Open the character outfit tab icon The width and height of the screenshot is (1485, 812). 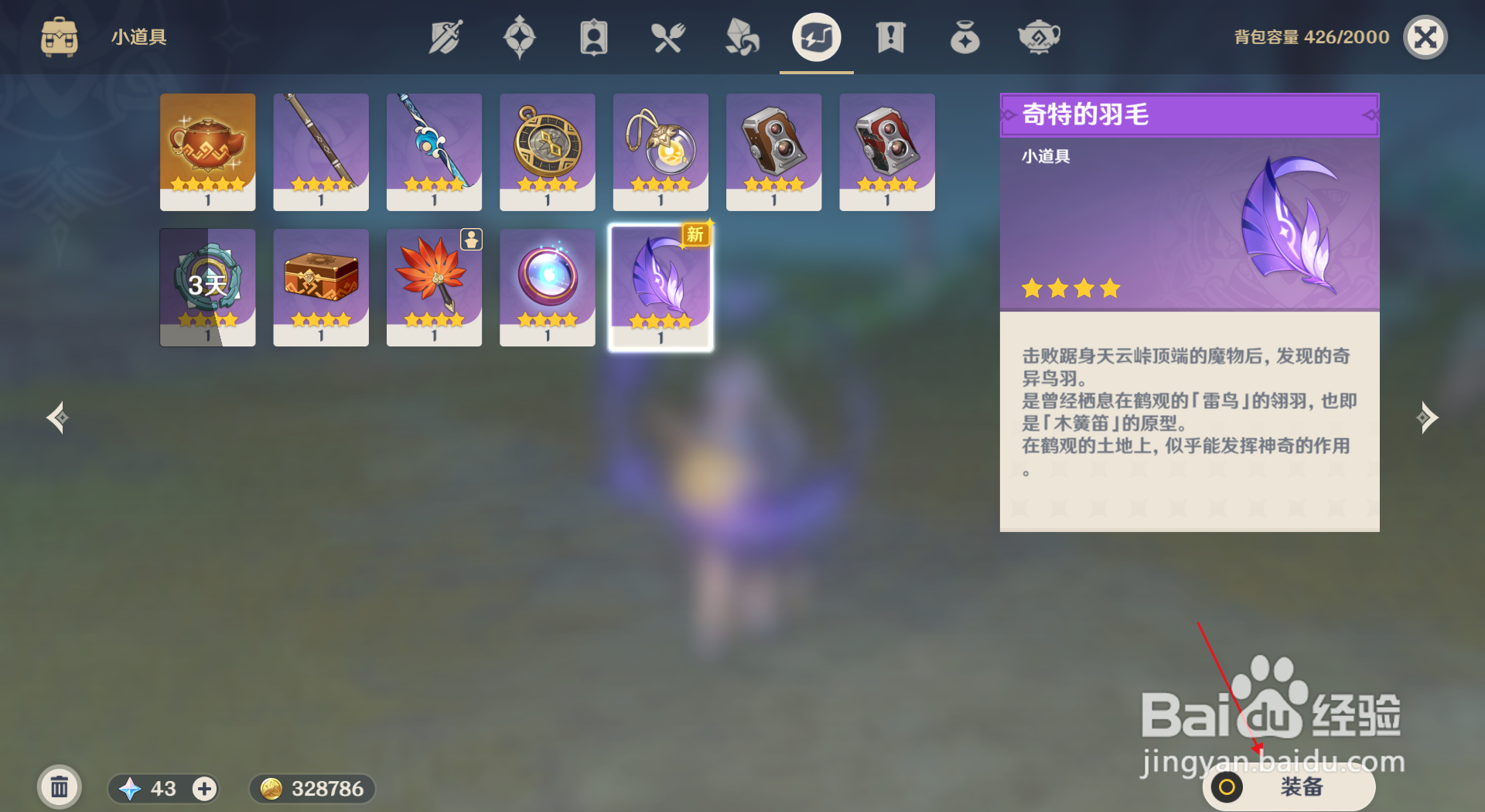tap(594, 36)
